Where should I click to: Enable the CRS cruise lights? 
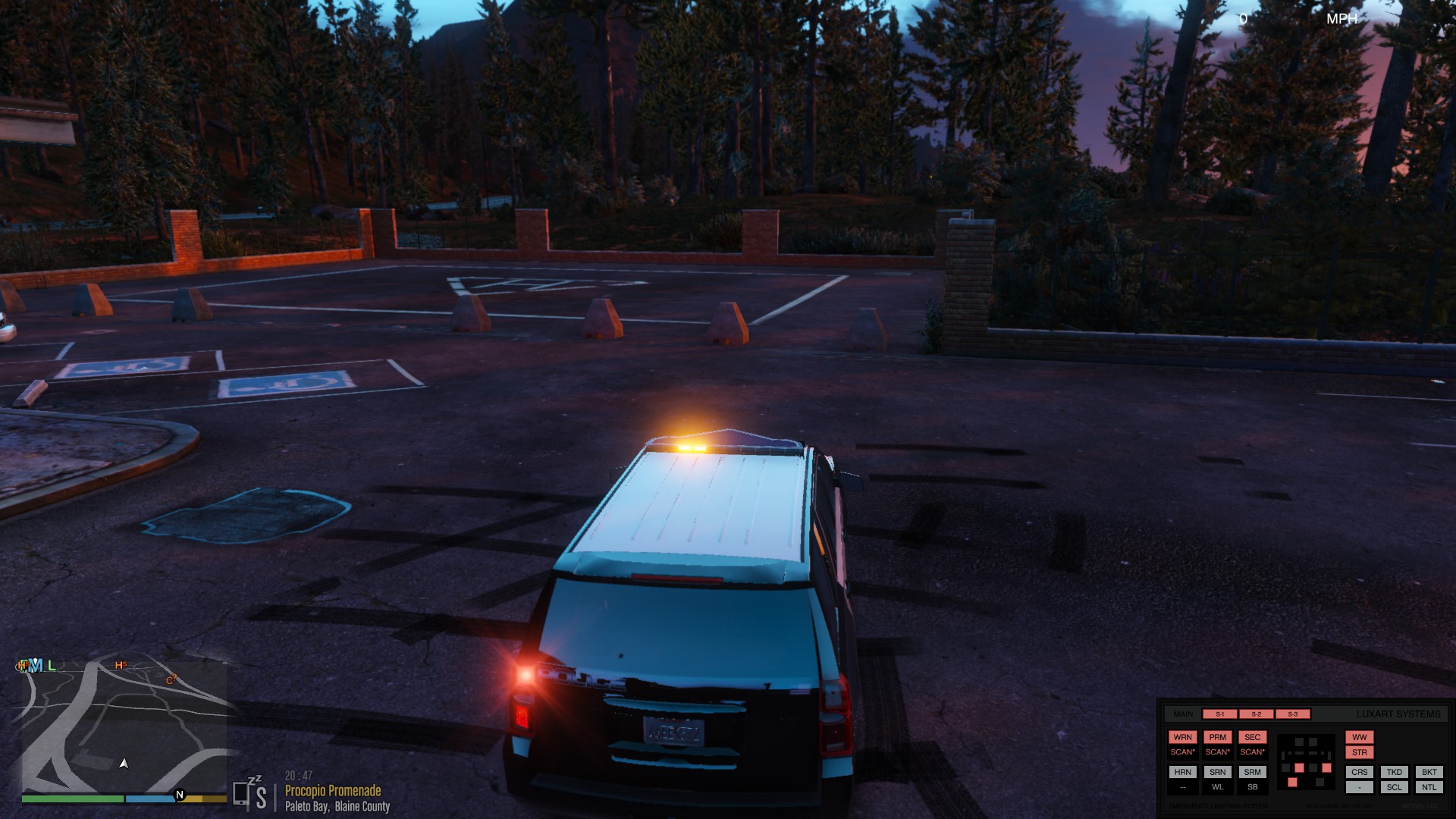coord(1359,772)
